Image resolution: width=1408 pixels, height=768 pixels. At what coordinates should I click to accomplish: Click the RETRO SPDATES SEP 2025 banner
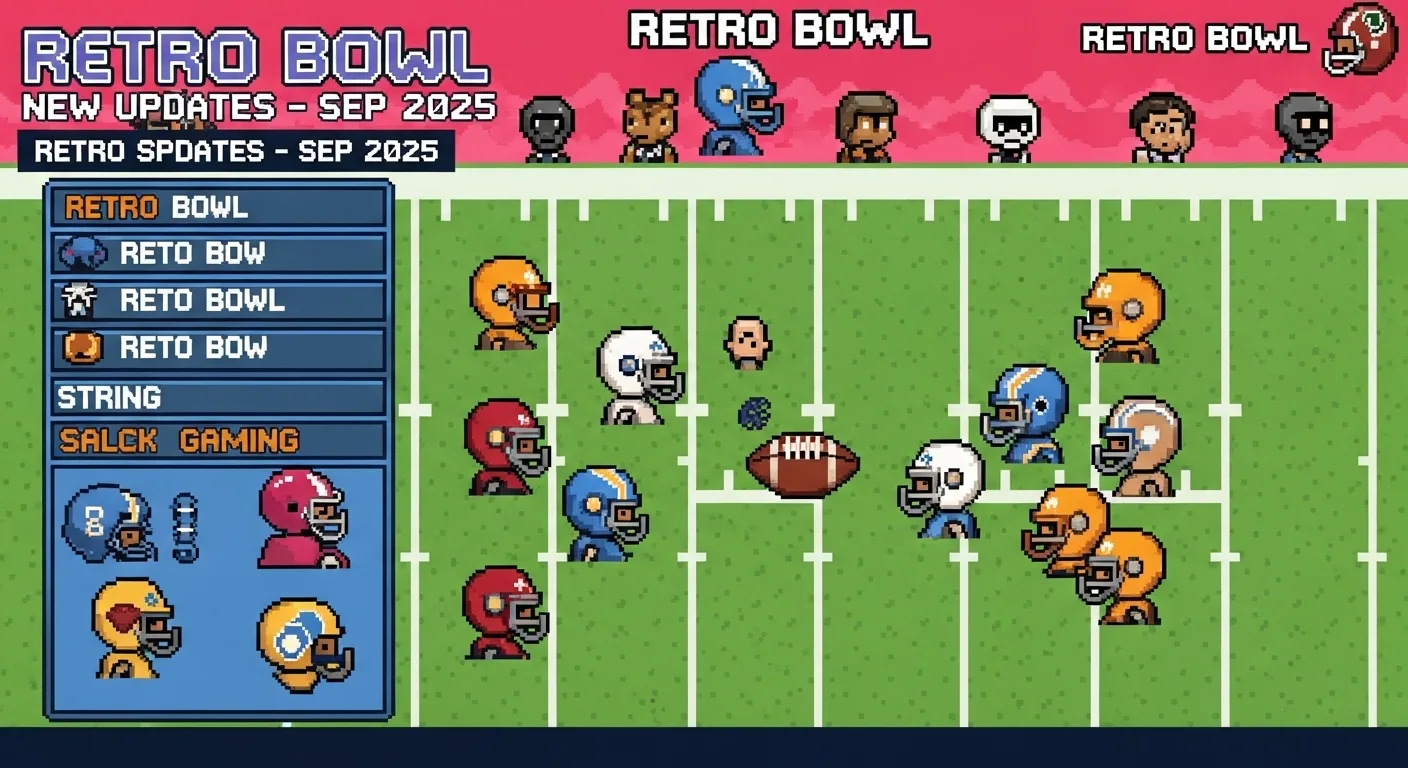[235, 150]
